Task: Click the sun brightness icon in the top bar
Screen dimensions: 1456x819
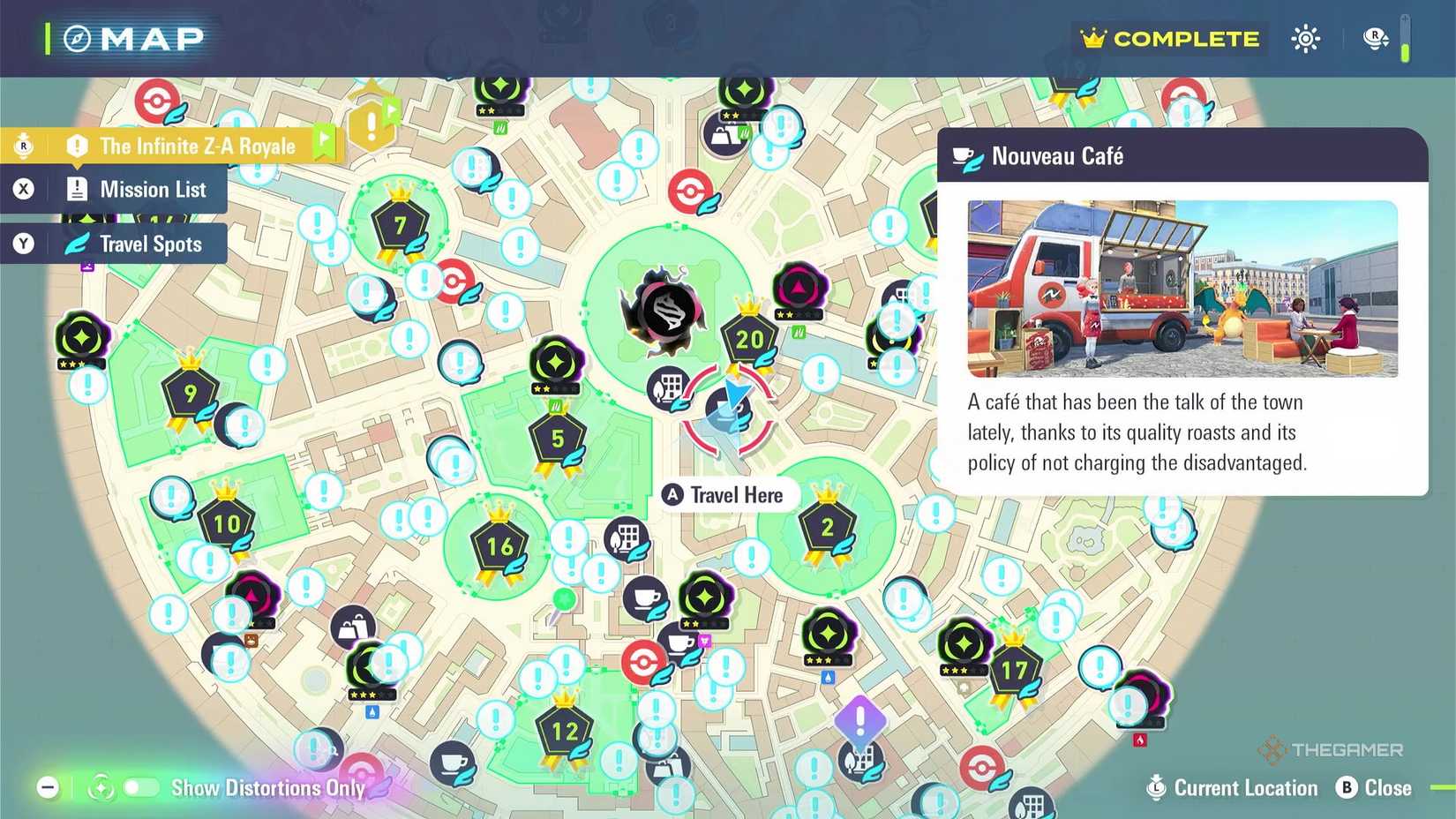Action: 1305,39
